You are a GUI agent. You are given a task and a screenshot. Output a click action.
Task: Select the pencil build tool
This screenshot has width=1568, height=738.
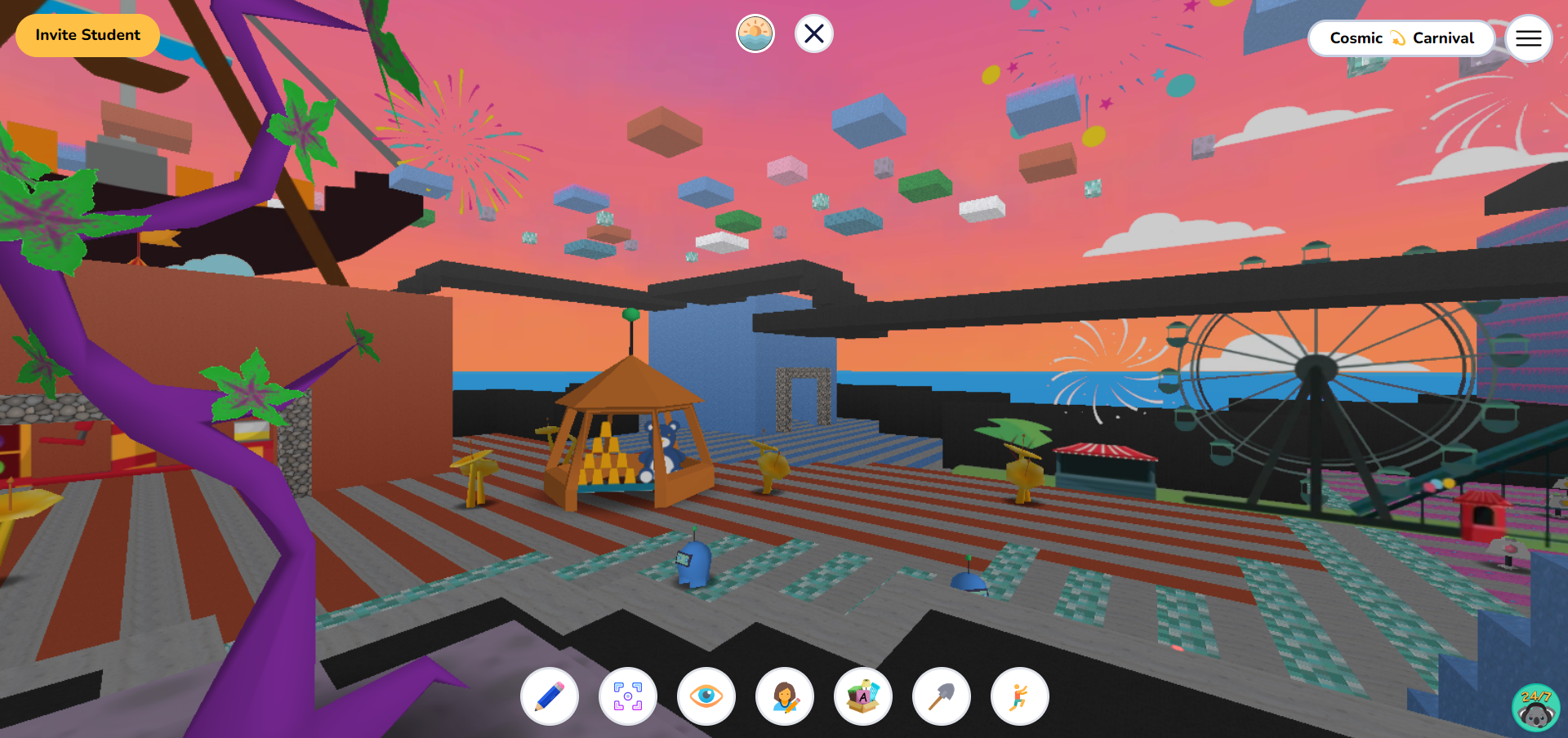coord(549,696)
